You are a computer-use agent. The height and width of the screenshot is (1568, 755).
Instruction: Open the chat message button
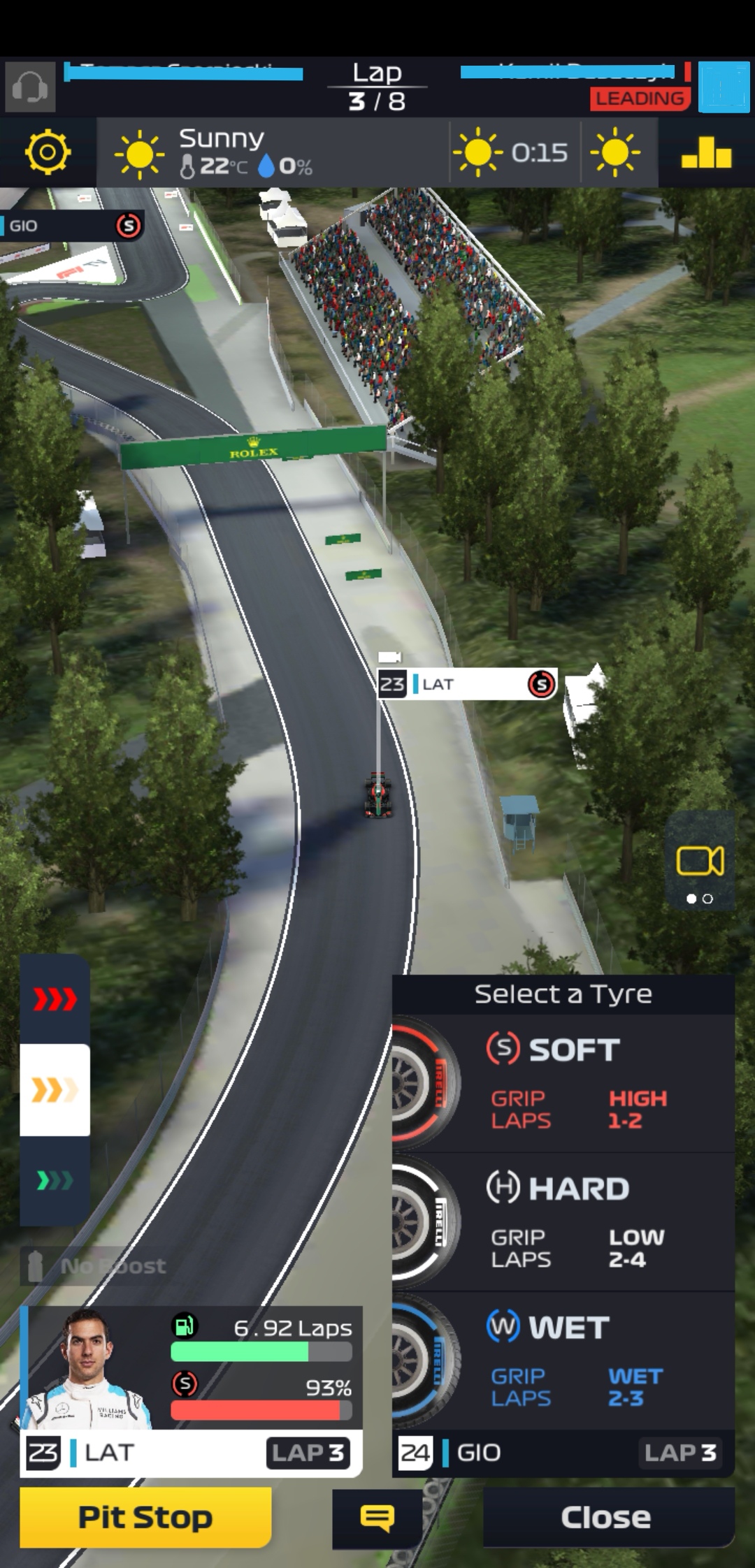[377, 1518]
